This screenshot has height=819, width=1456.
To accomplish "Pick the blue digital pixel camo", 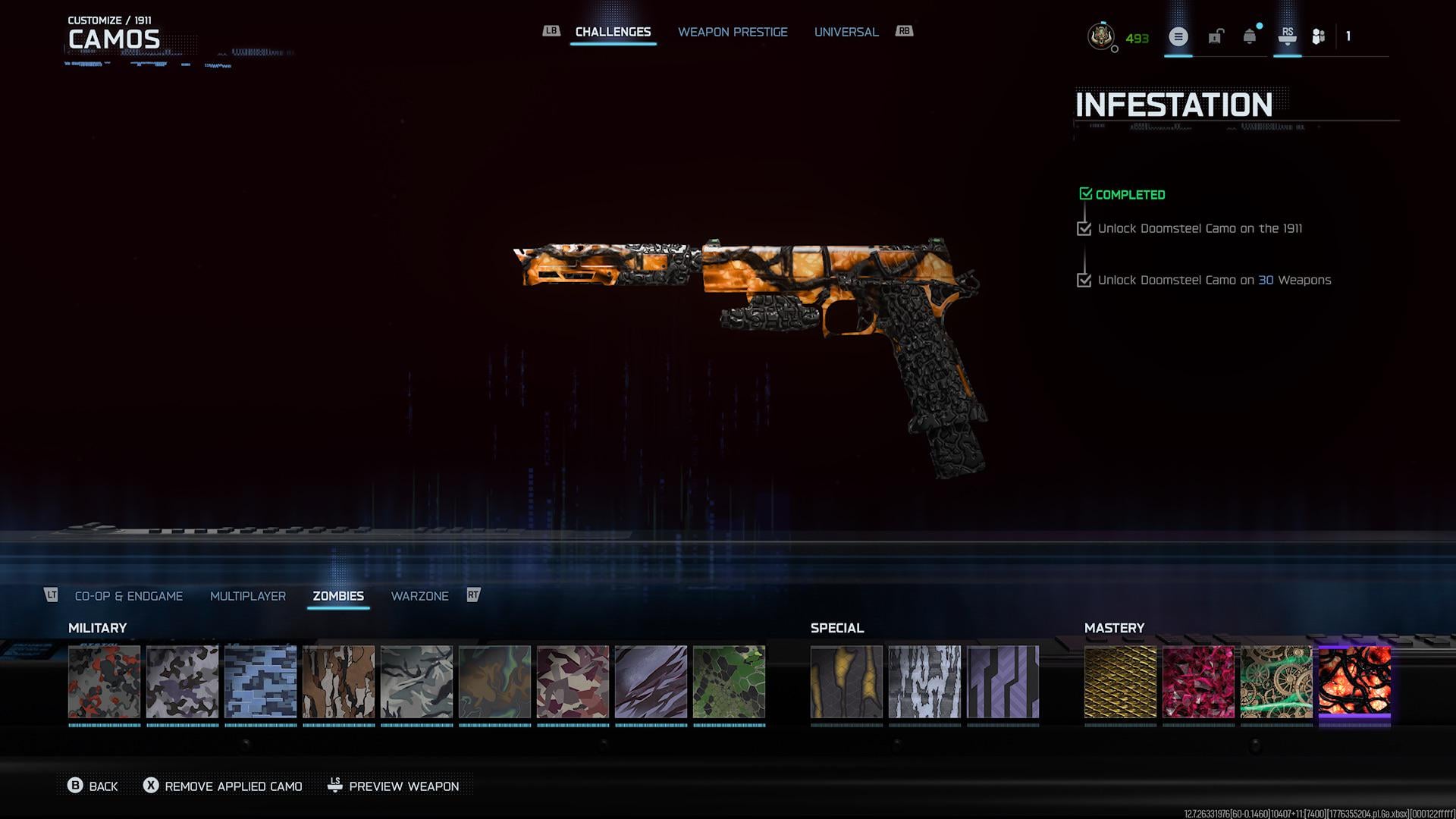I will click(x=261, y=682).
